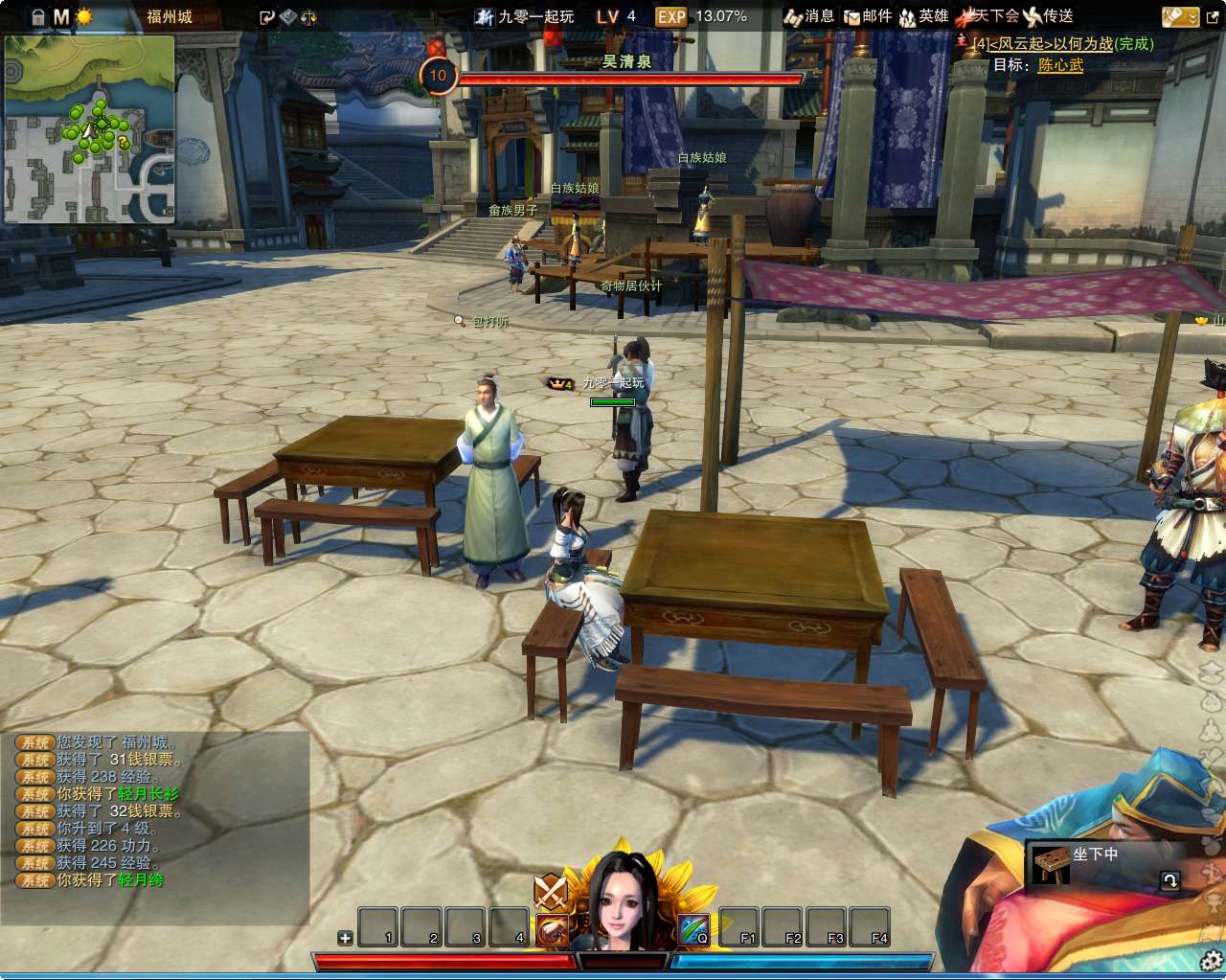Open settings with the gear icon
Screen dimensions: 1226x980
coord(1212,960)
